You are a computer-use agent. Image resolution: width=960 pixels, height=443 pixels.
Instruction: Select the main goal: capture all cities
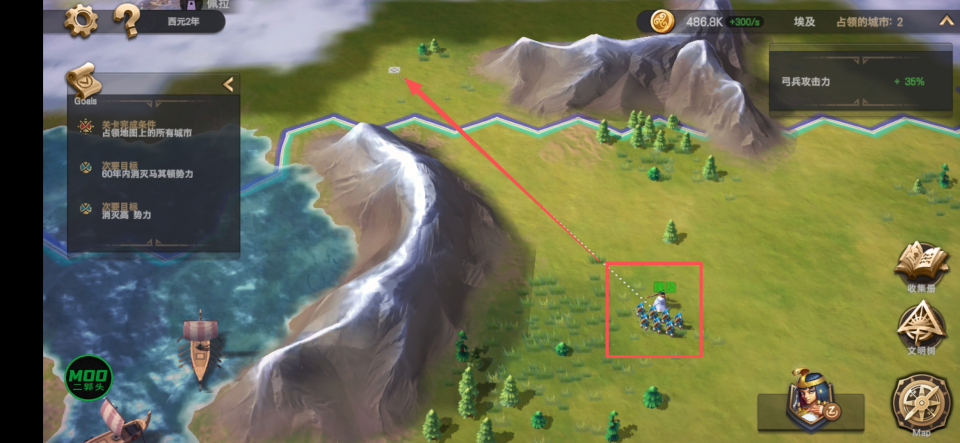click(146, 128)
